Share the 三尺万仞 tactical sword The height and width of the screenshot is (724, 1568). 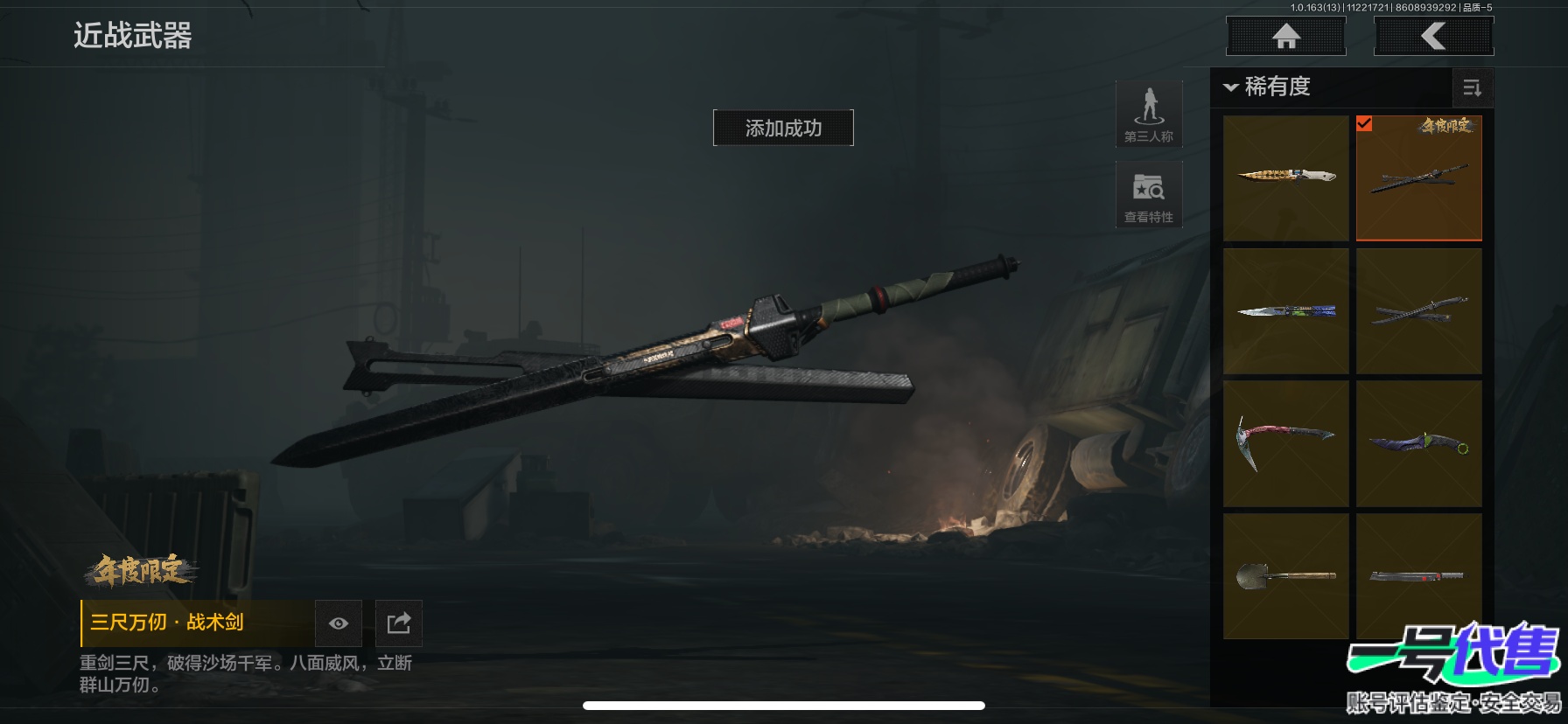[398, 623]
